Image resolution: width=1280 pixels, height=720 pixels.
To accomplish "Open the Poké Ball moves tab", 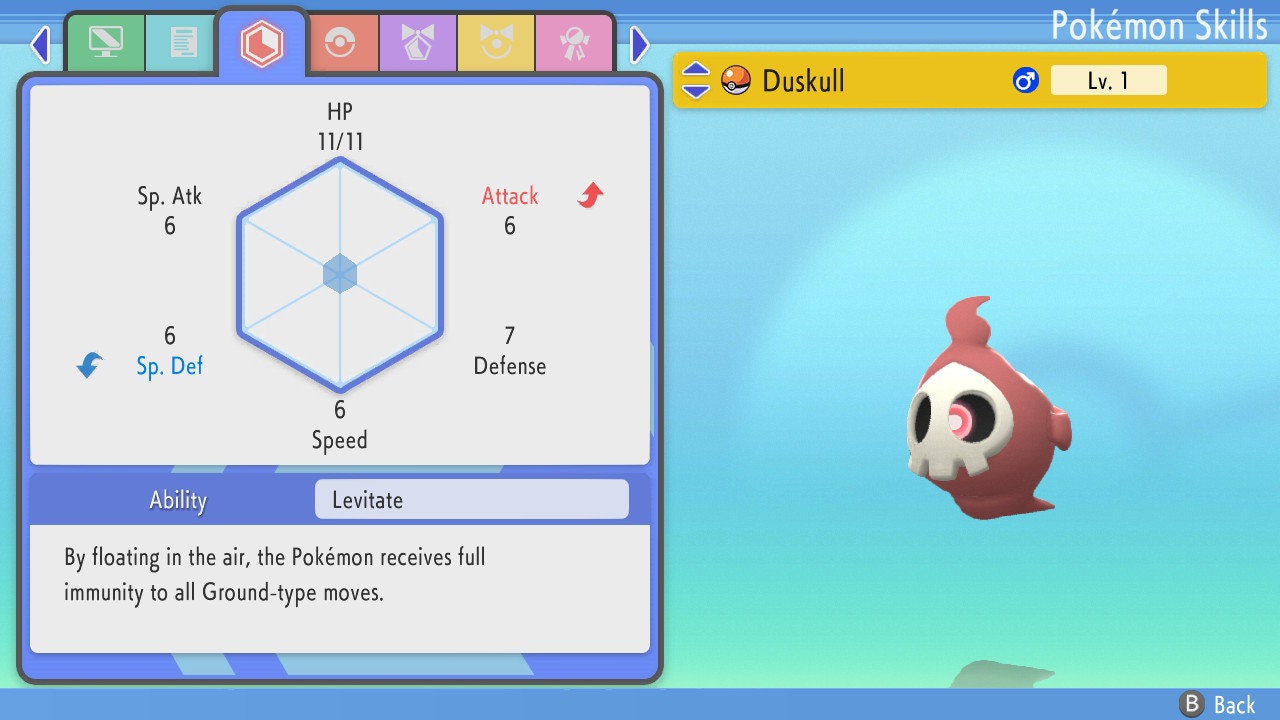I will coord(339,43).
